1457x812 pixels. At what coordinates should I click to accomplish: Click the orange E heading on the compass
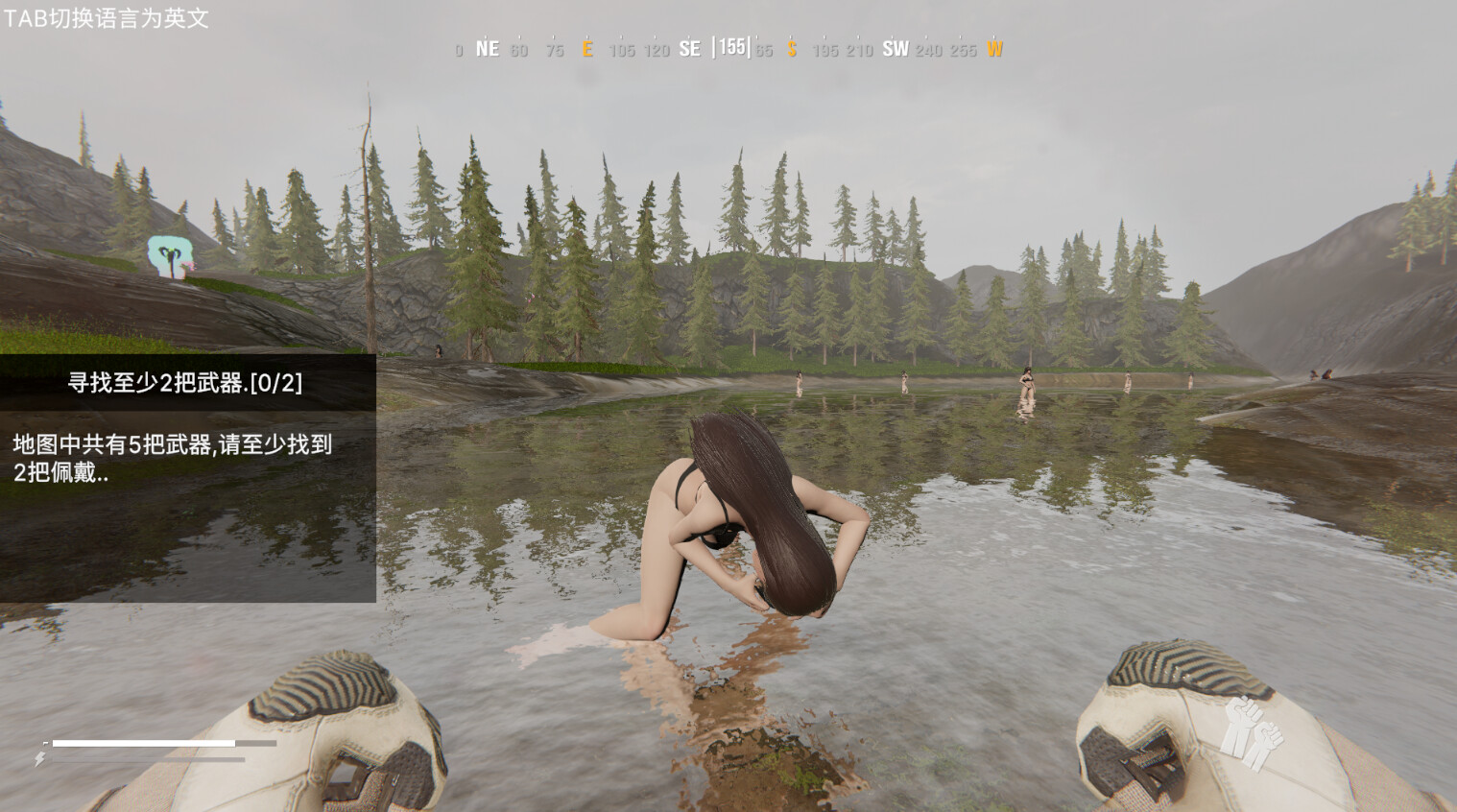(x=587, y=49)
